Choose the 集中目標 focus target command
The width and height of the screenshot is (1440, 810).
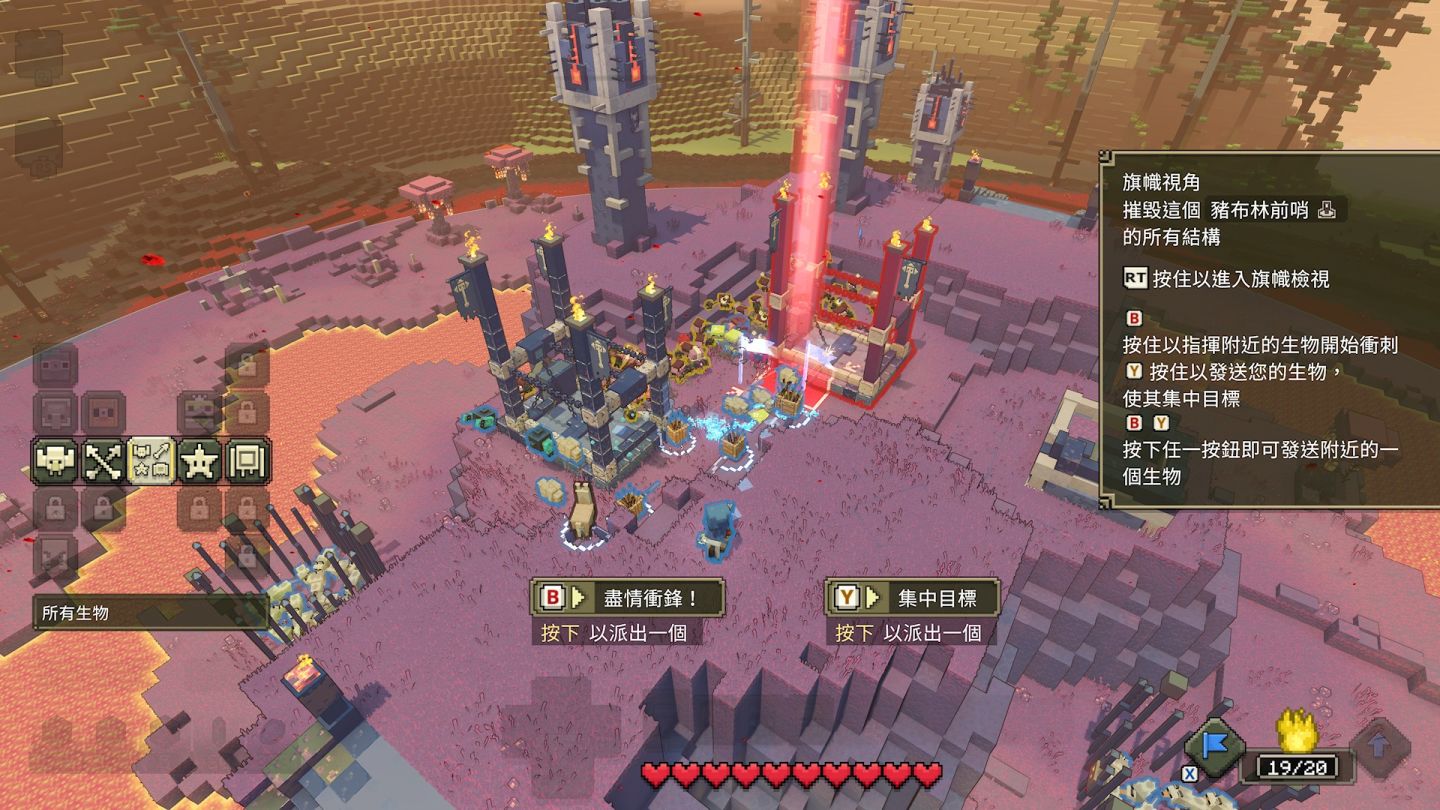(912, 598)
